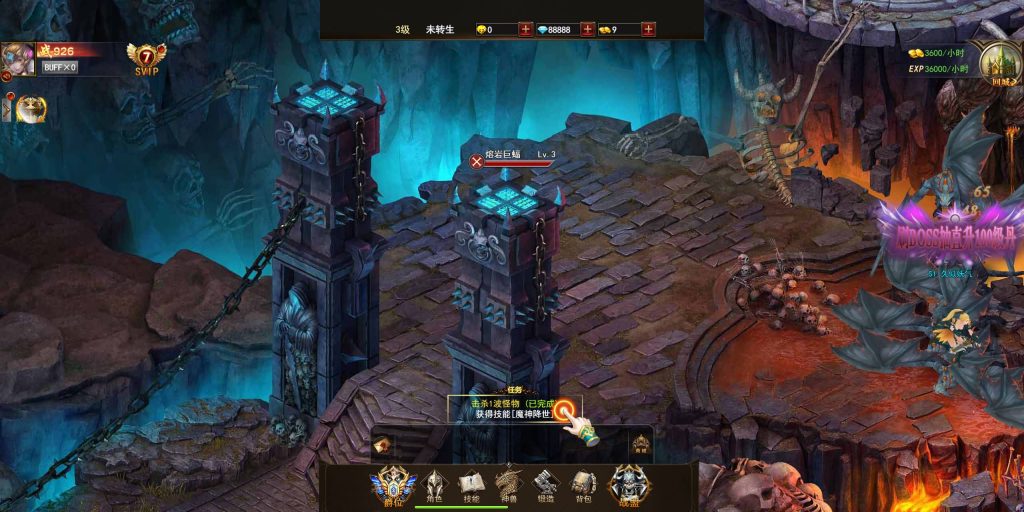
Task: Open the 锻造 (forge) menu
Action: pyautogui.click(x=545, y=485)
